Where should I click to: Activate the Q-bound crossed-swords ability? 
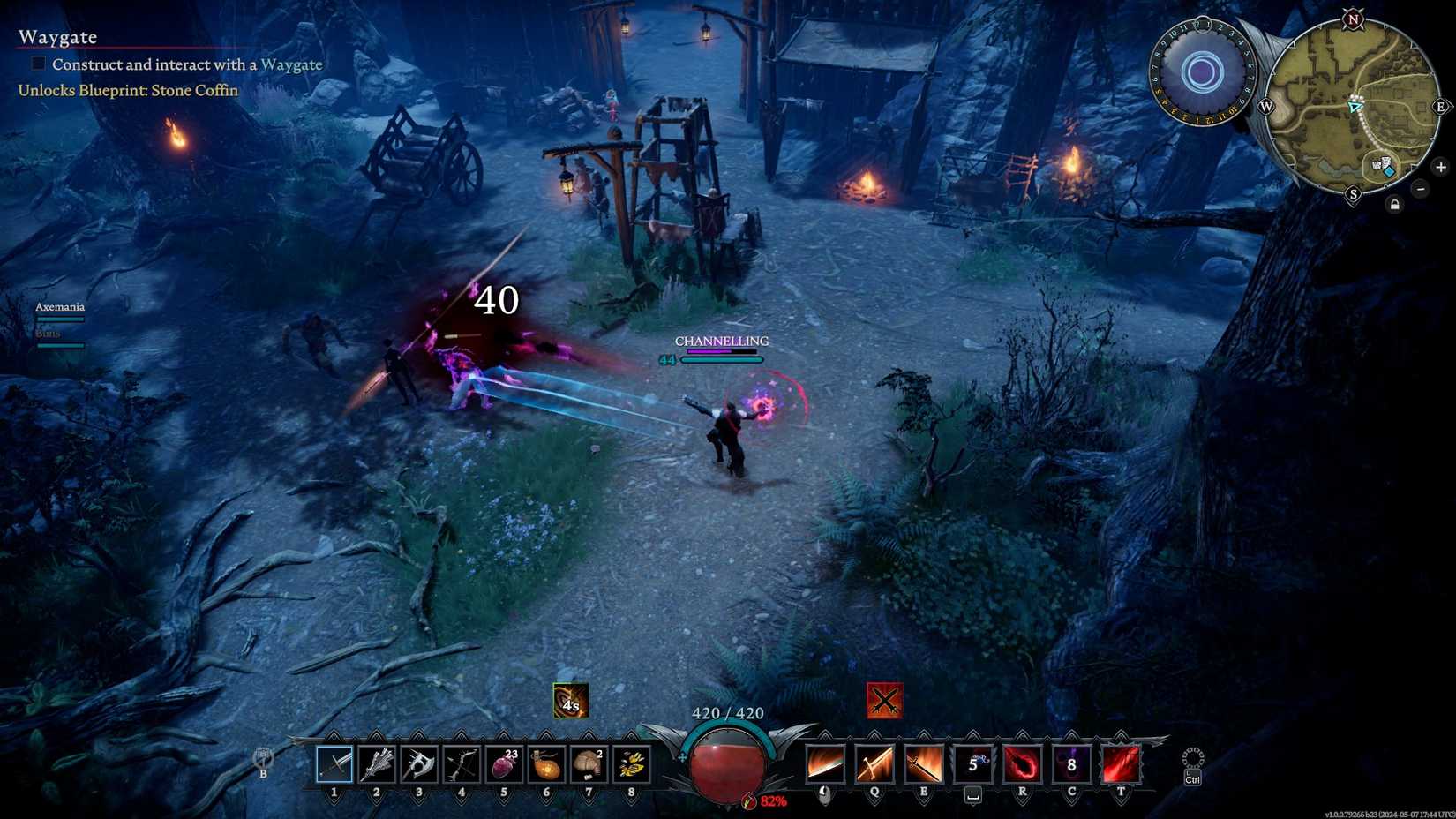click(874, 763)
